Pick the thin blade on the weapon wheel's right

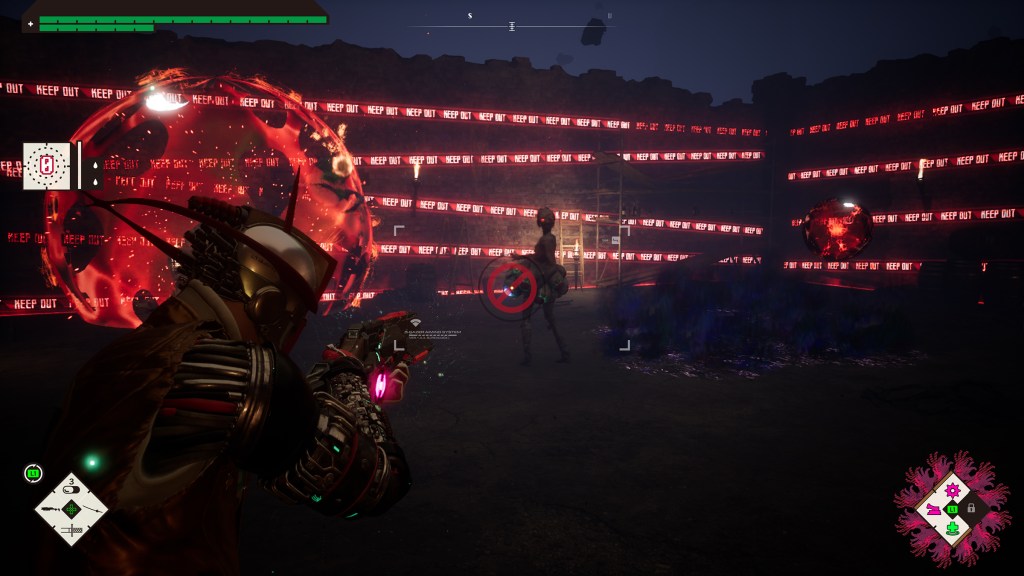tap(91, 509)
